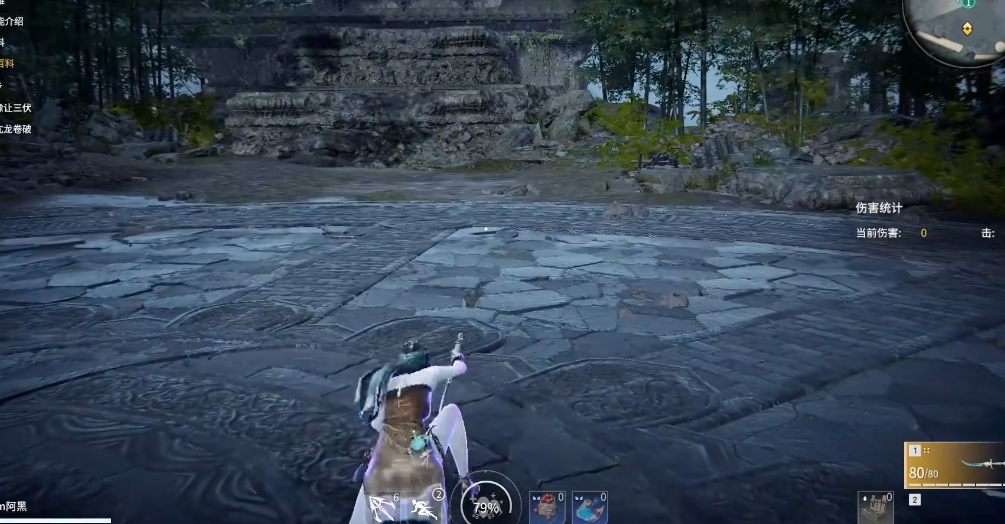
Task: Use the red armor powder item slot
Action: point(546,507)
